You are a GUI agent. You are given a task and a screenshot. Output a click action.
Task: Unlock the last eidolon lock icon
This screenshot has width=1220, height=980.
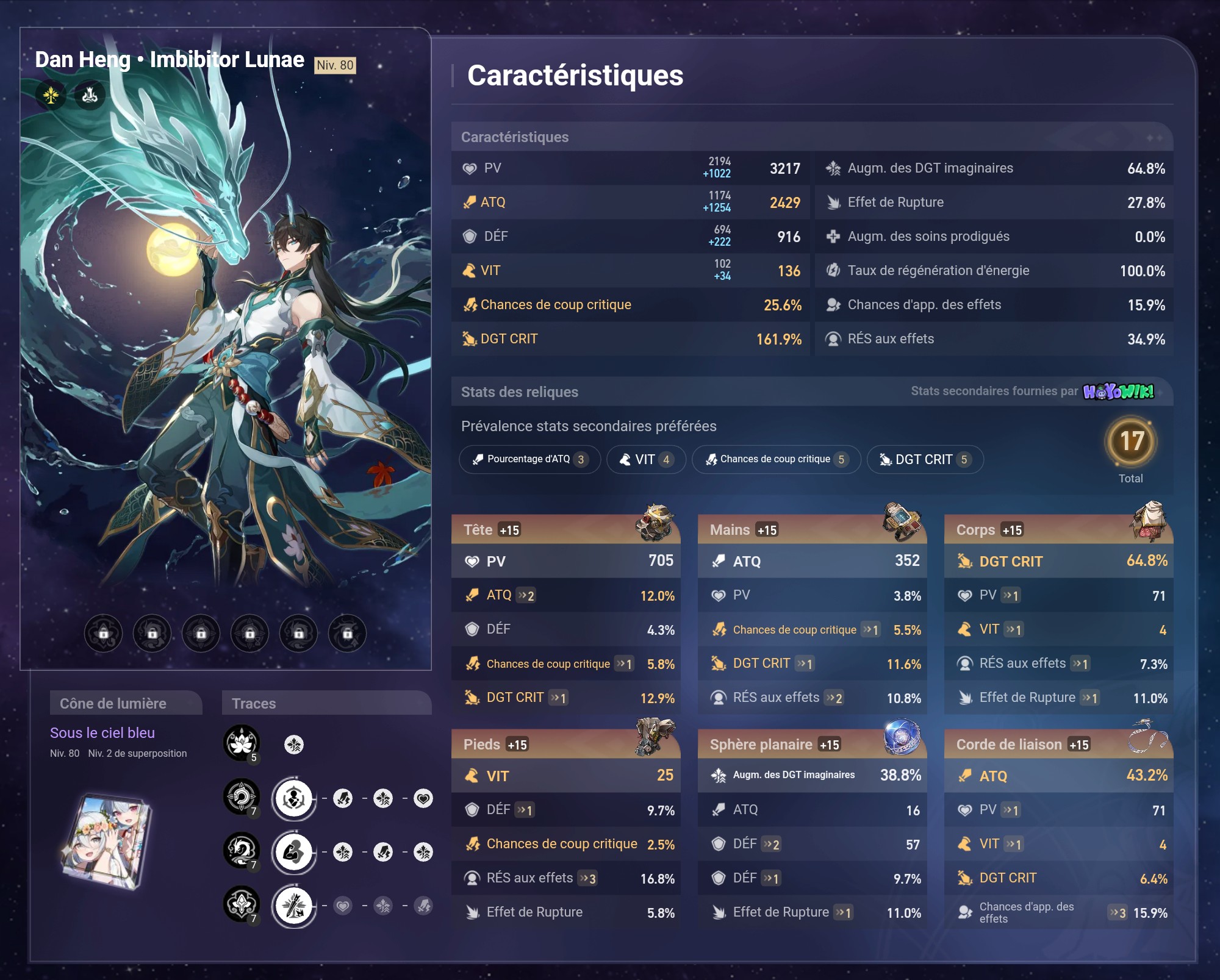348,634
